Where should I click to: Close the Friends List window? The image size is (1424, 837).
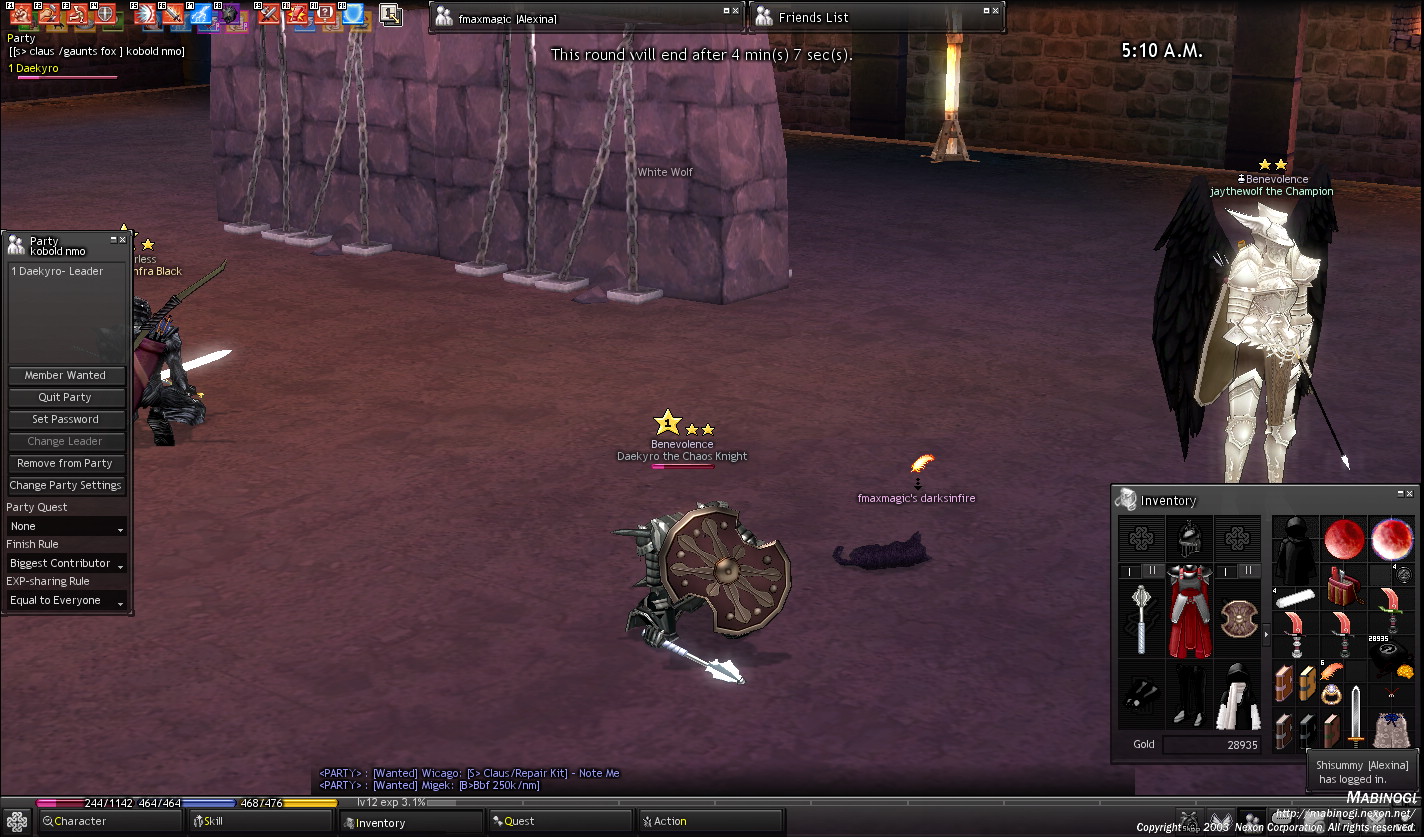point(996,11)
